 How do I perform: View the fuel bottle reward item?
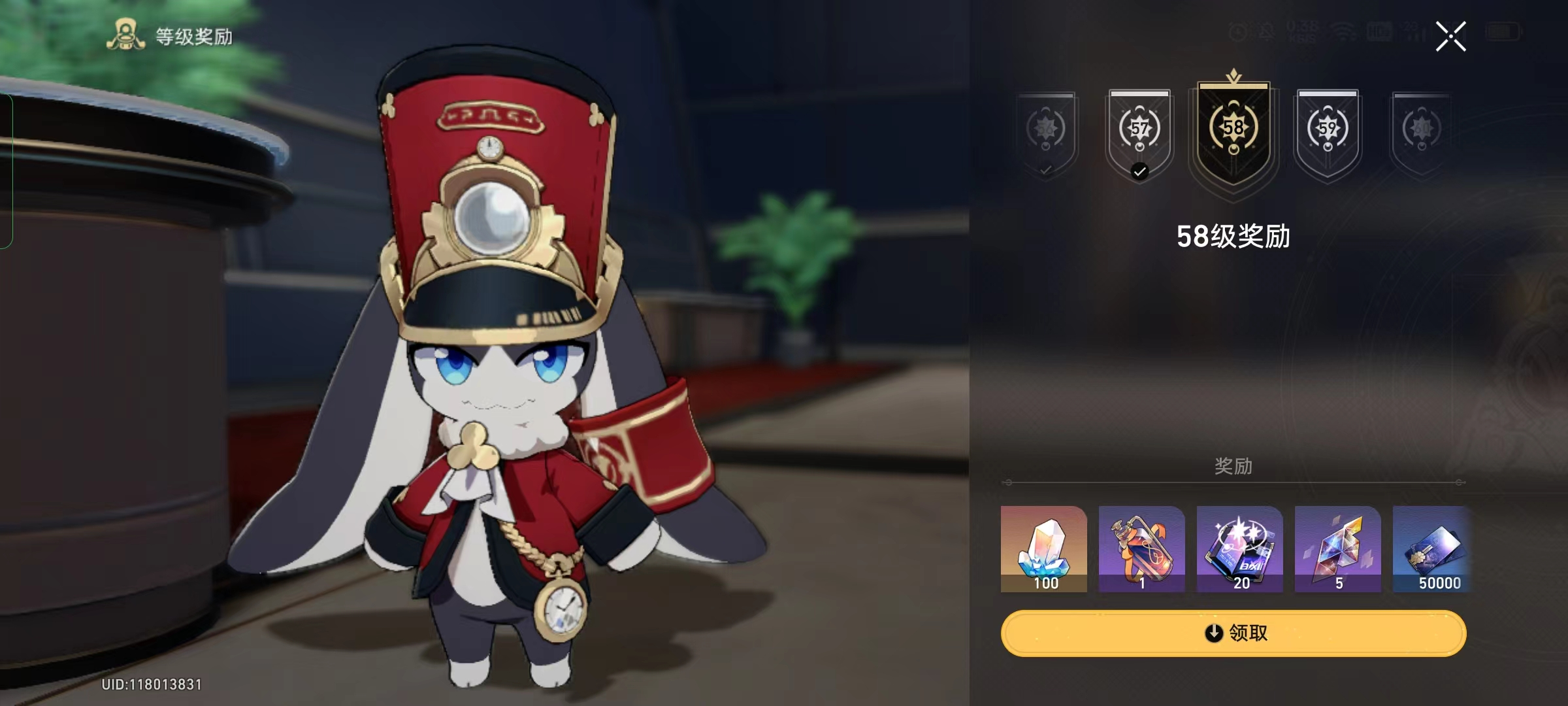(1141, 549)
